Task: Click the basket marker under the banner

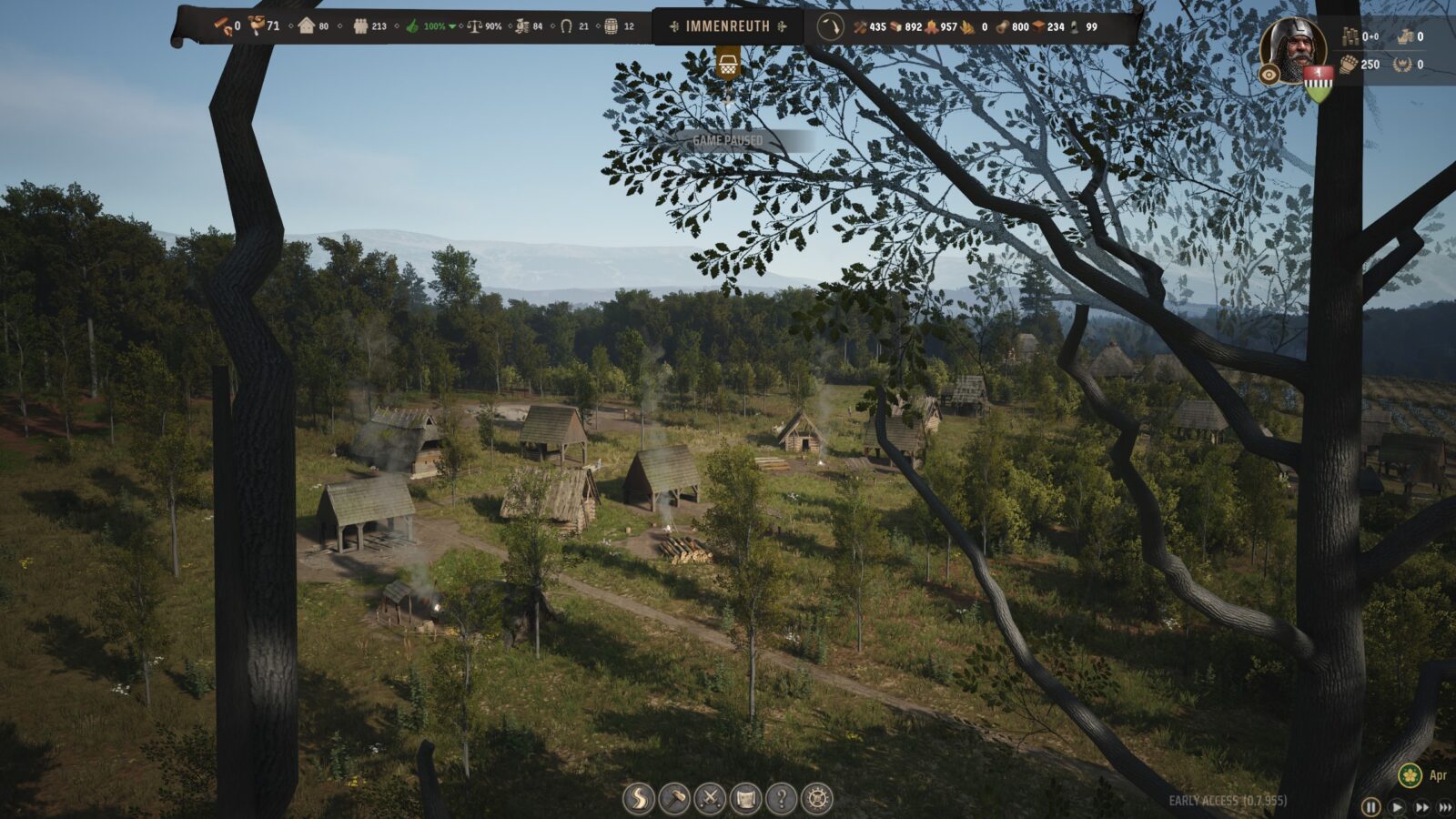Action: tap(727, 64)
